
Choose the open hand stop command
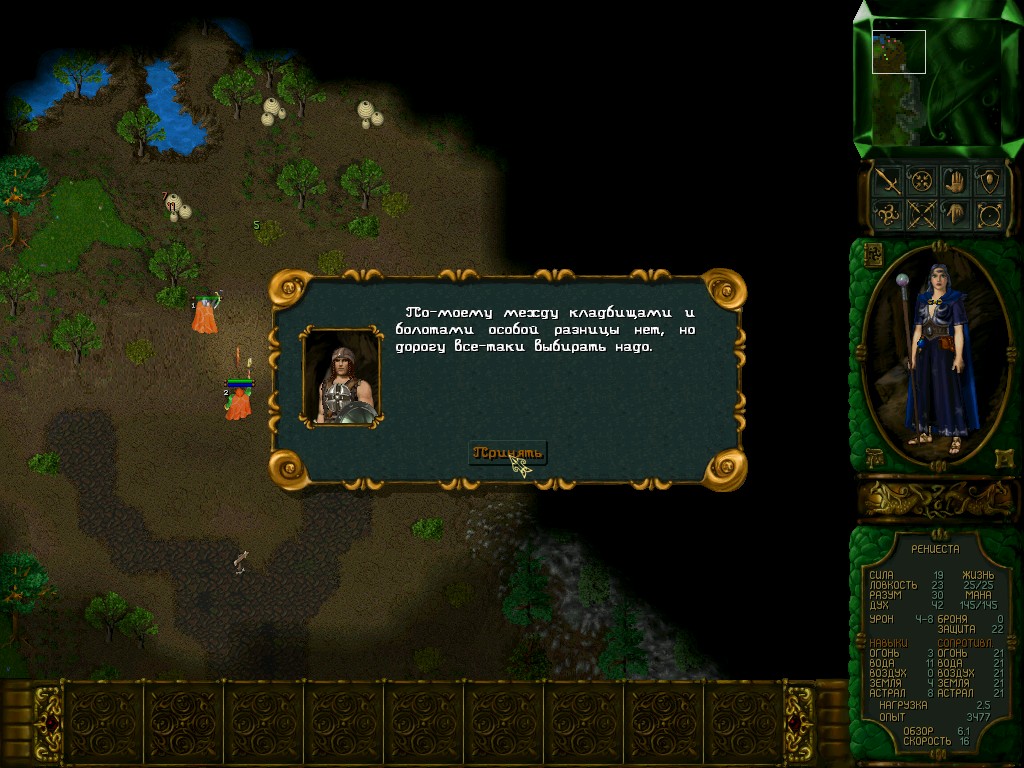point(955,181)
